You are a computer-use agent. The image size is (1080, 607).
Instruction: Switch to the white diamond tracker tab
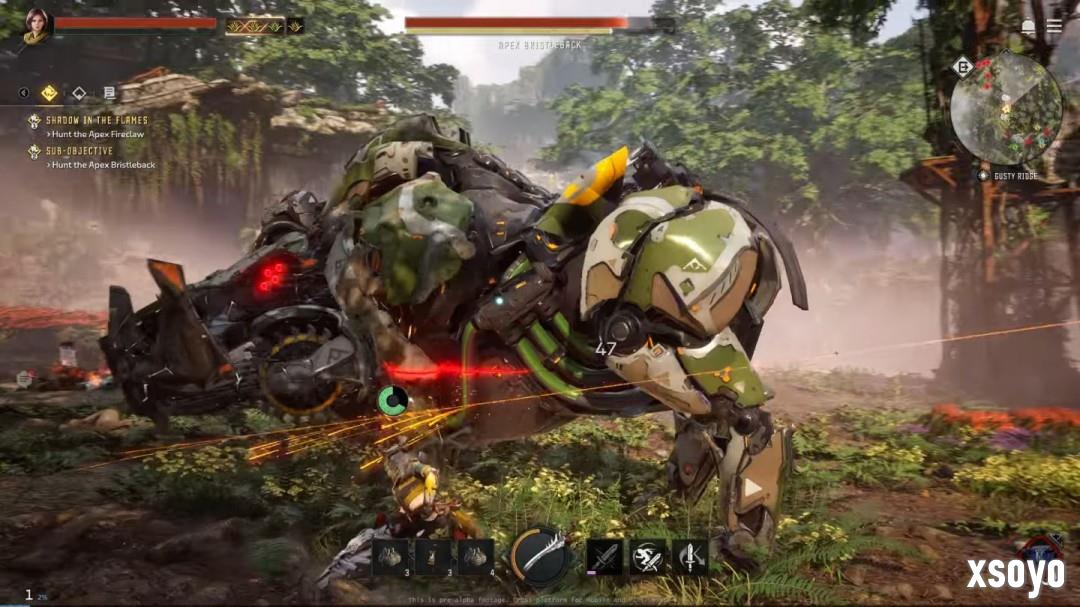(79, 93)
